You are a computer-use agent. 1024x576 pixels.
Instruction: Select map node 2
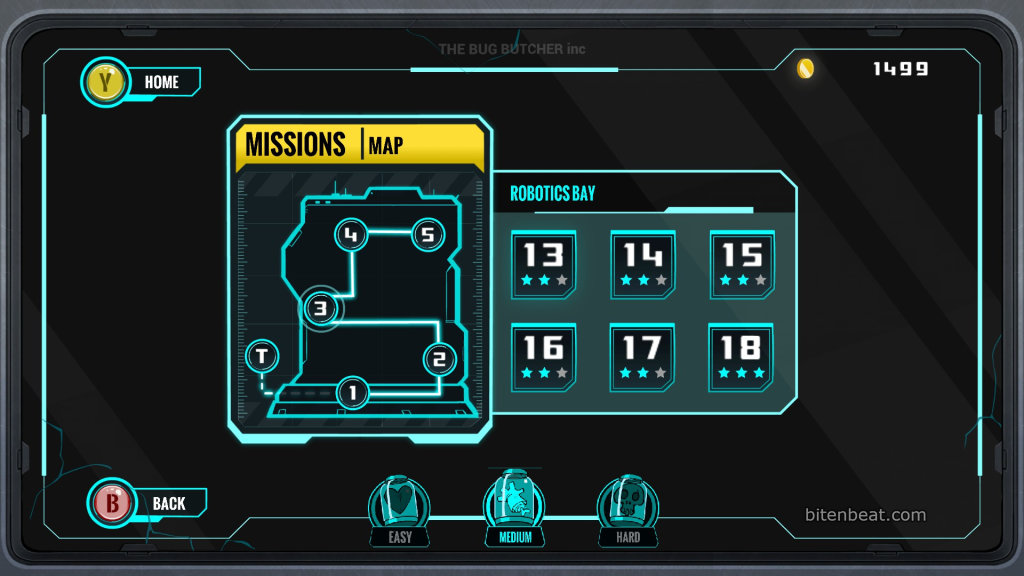click(439, 358)
